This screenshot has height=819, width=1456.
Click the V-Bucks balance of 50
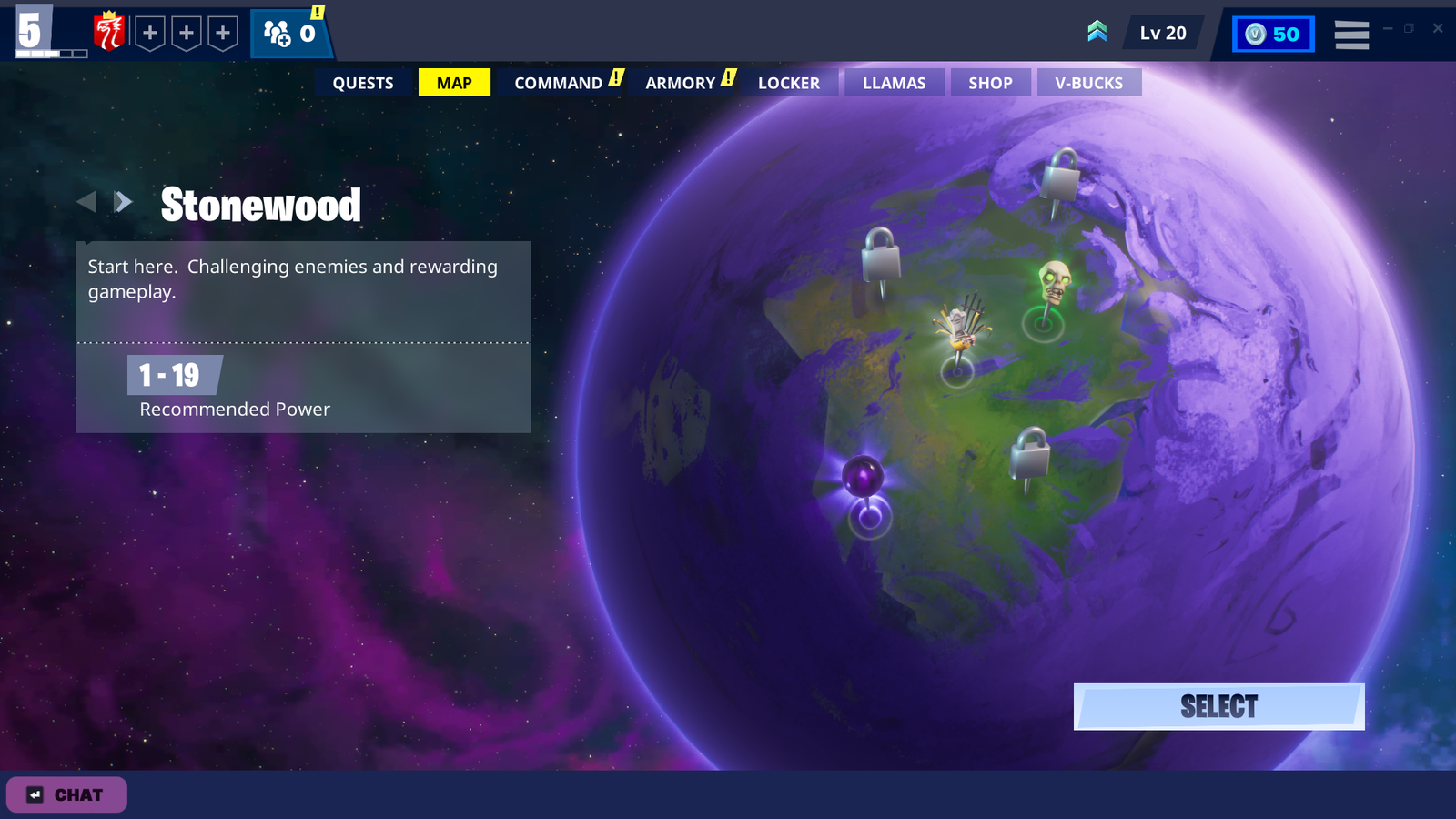coord(1273,35)
